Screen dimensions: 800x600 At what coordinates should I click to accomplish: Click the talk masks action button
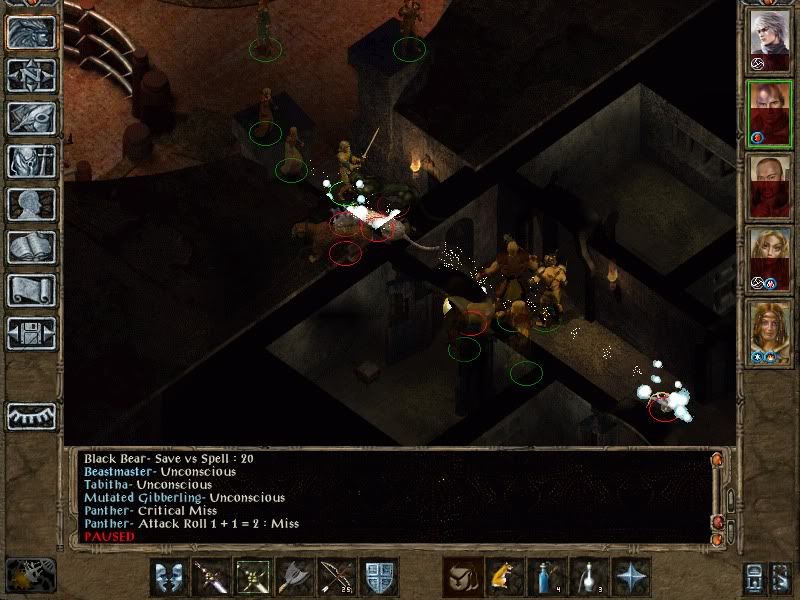pyautogui.click(x=171, y=577)
